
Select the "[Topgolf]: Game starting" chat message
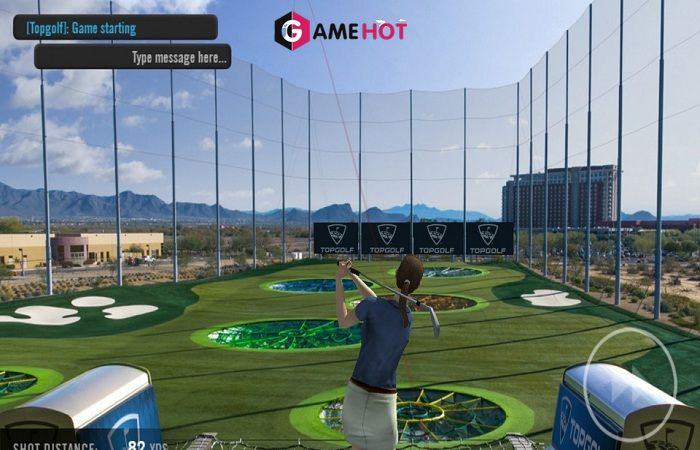point(115,28)
